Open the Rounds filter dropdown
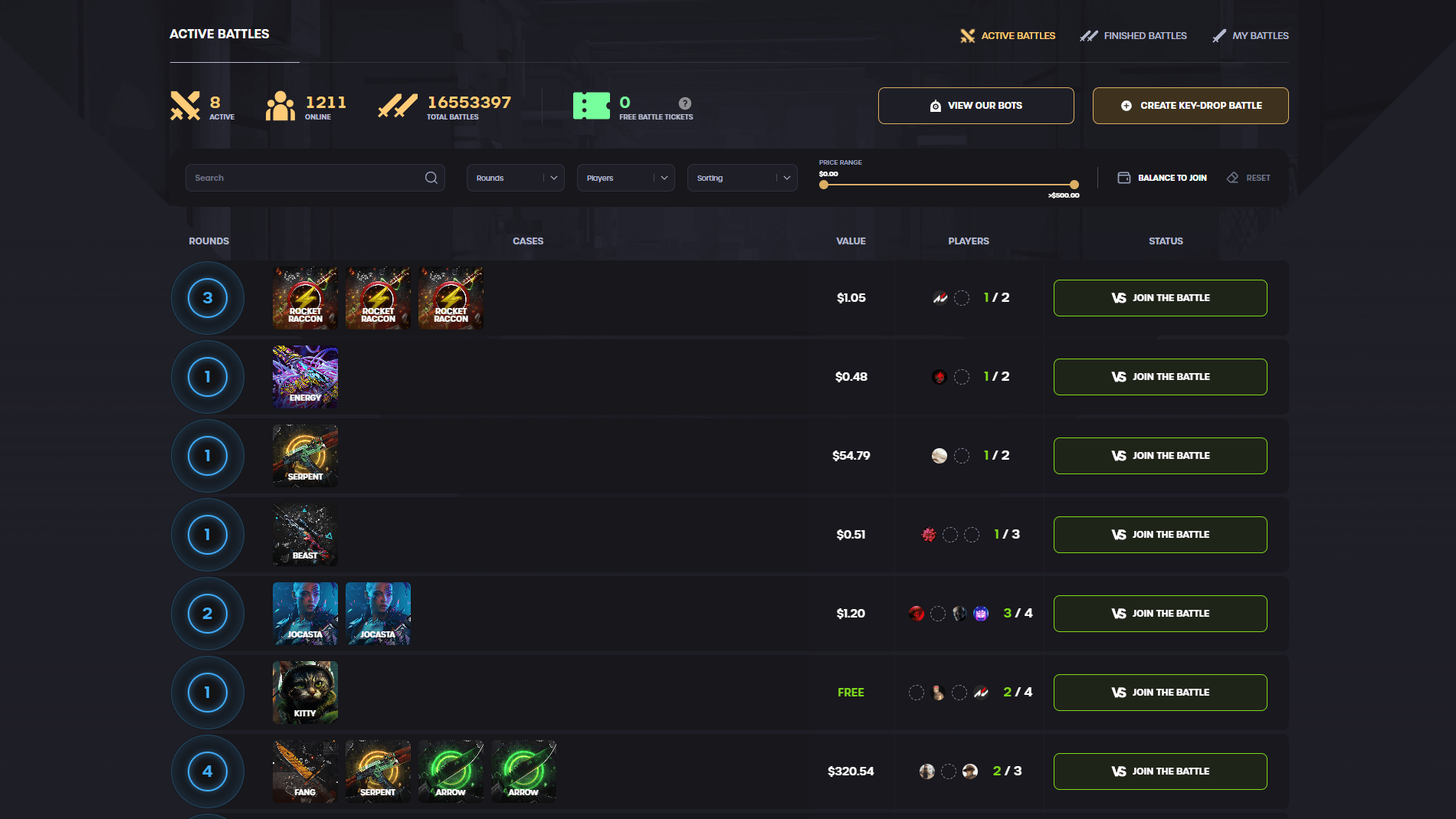The width and height of the screenshot is (1456, 819). tap(515, 177)
